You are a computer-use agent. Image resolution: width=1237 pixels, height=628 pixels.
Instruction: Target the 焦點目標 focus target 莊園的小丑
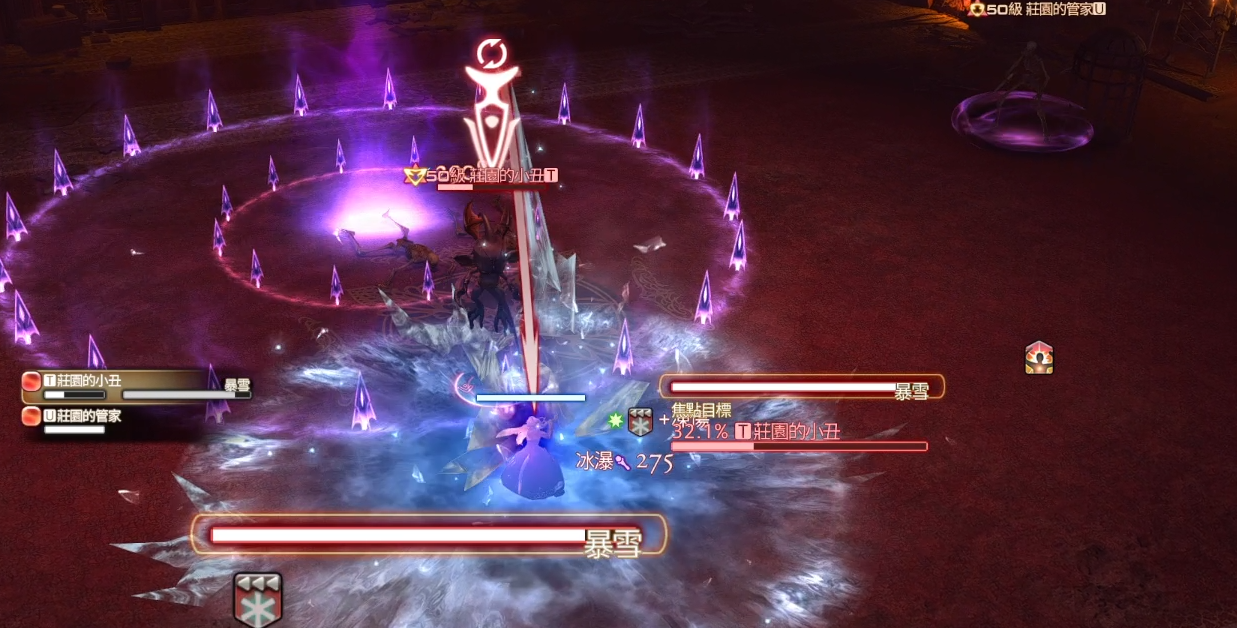[x=787, y=432]
